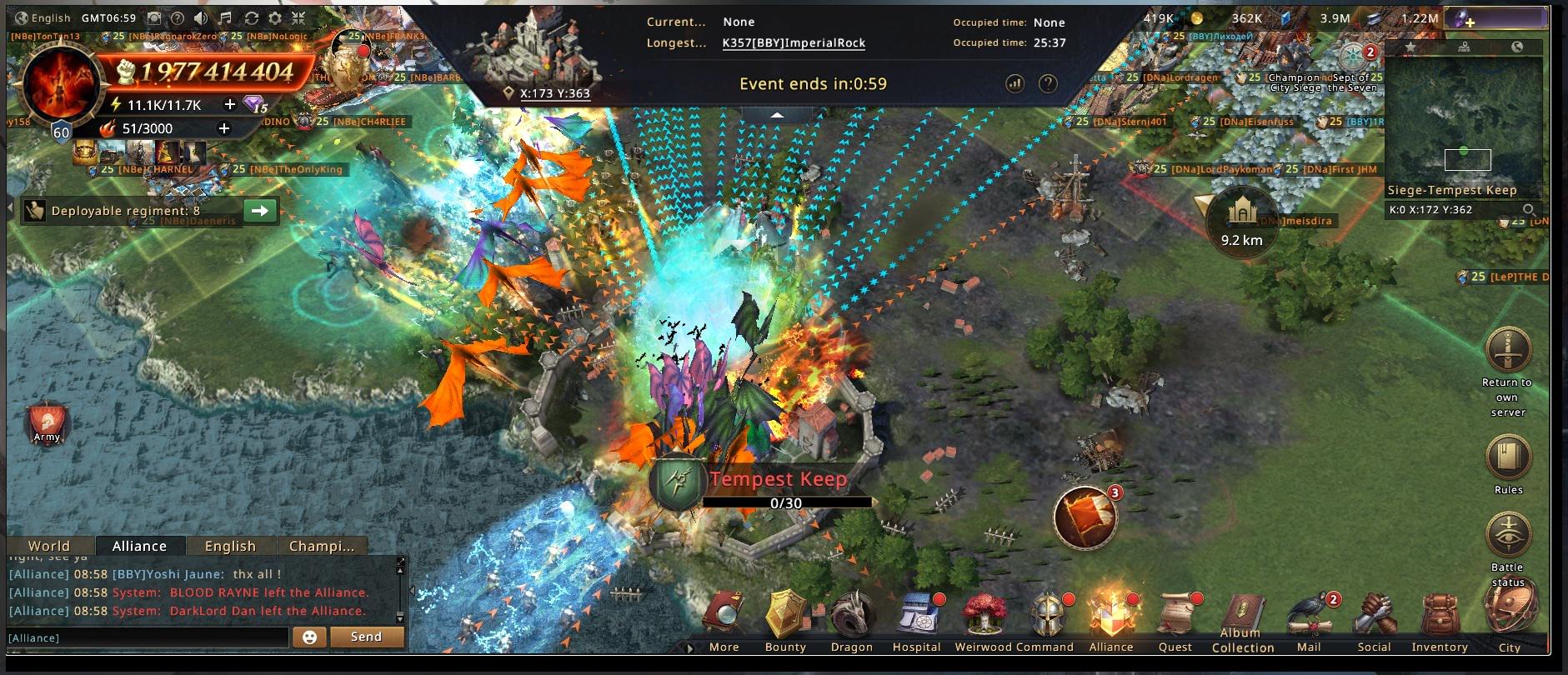Click the Alliance chat input field
1568x675 pixels.
coord(148,637)
